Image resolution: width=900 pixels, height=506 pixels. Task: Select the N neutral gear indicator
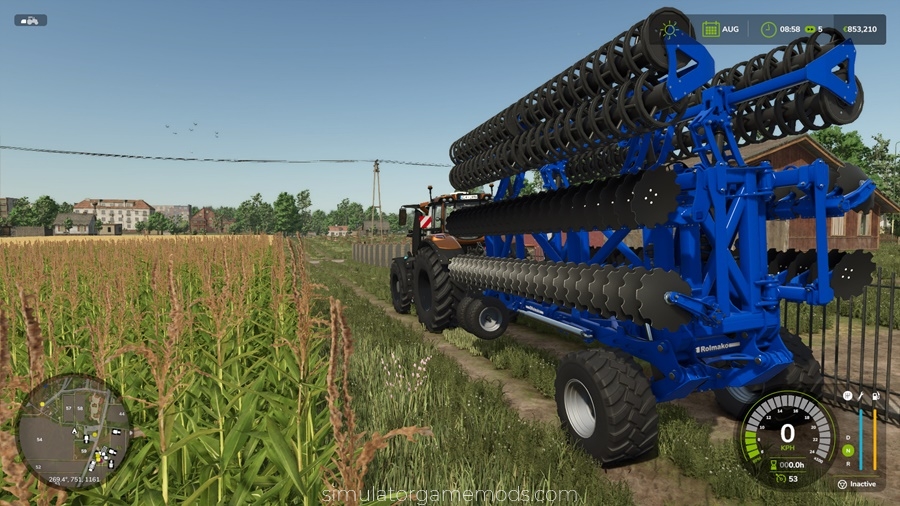[x=848, y=449]
